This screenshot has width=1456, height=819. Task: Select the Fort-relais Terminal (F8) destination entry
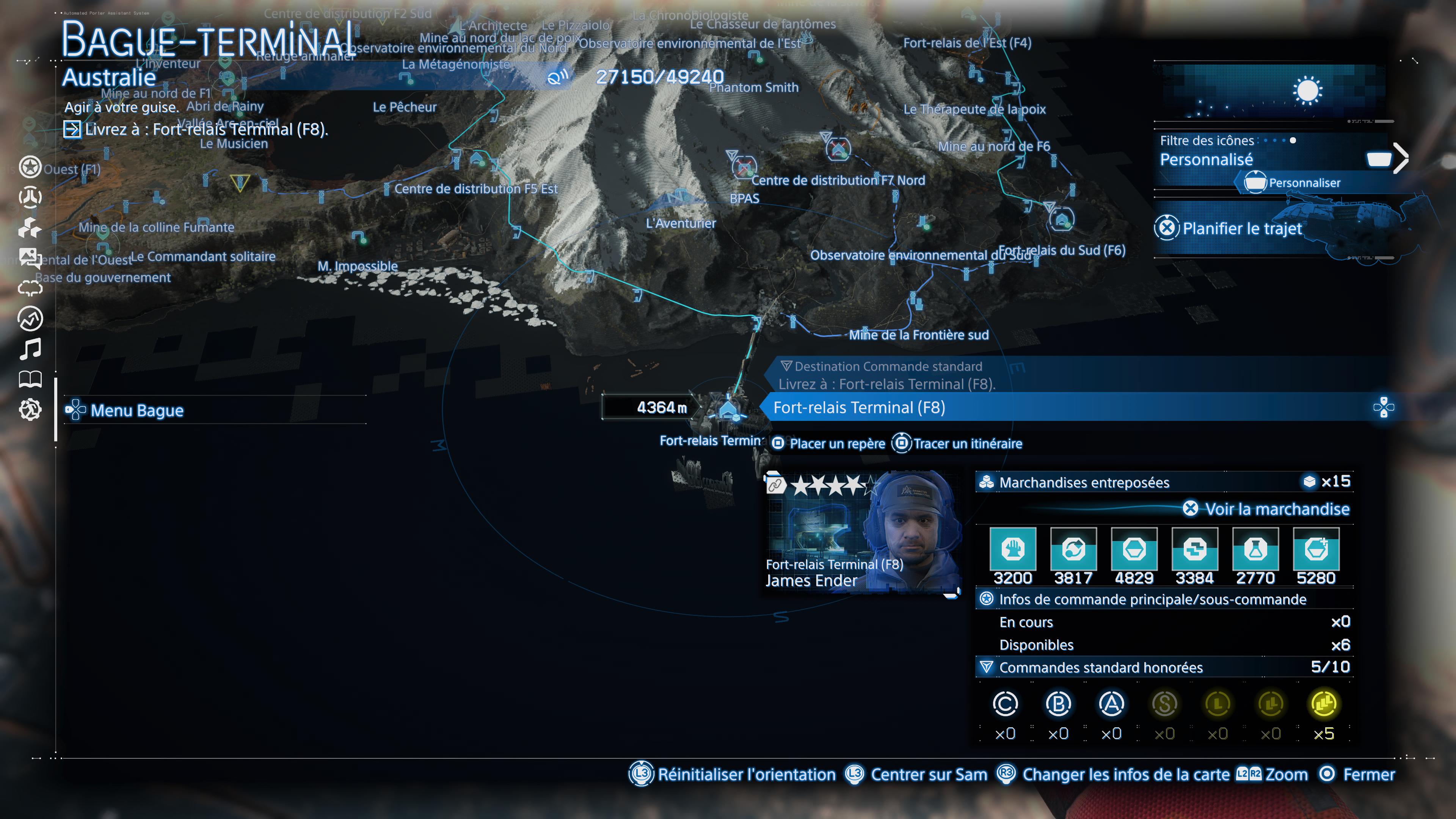[858, 407]
